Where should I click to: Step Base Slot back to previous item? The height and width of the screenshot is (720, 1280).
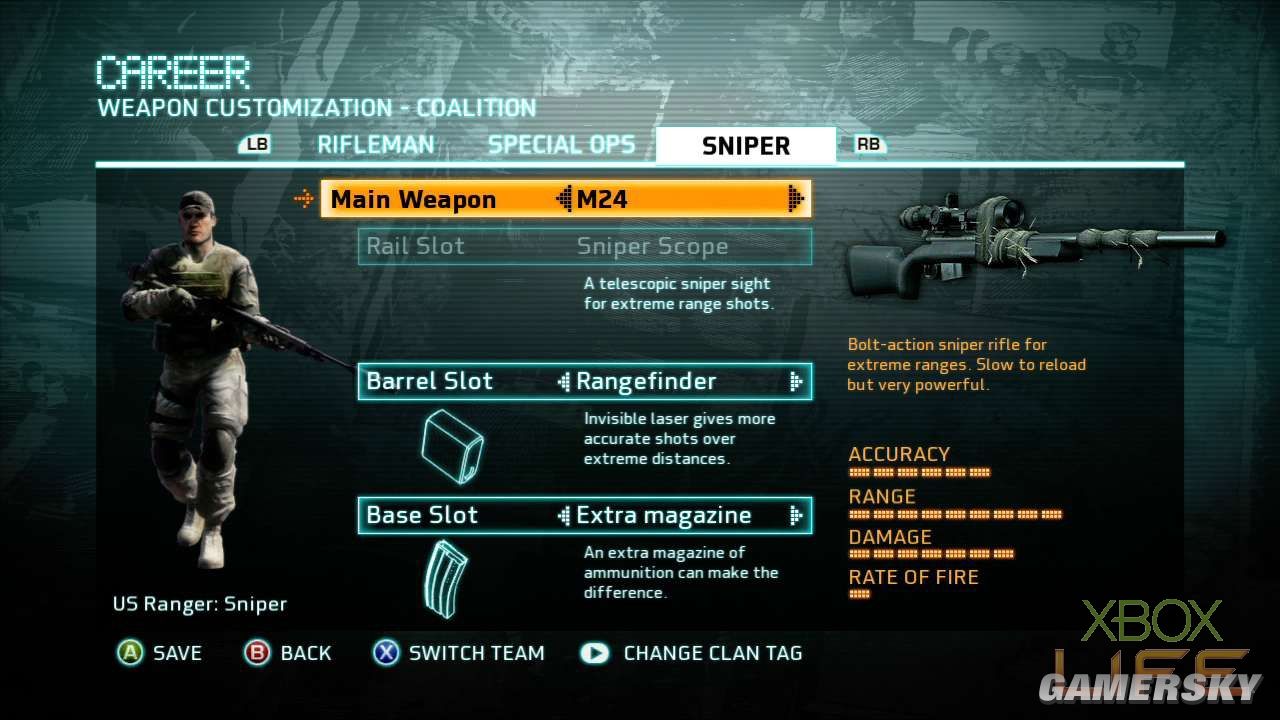(x=564, y=515)
